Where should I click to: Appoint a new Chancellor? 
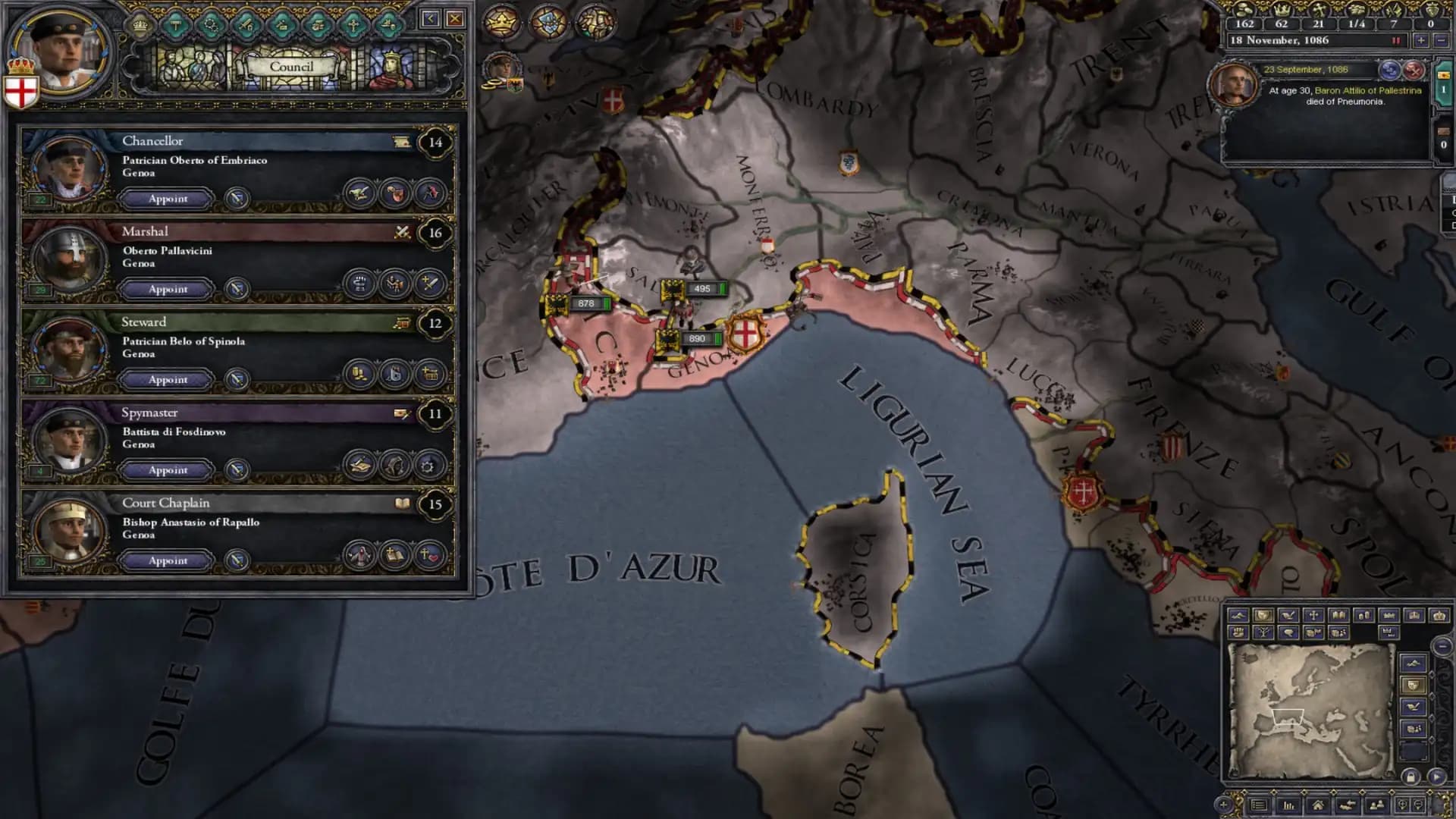pyautogui.click(x=167, y=199)
